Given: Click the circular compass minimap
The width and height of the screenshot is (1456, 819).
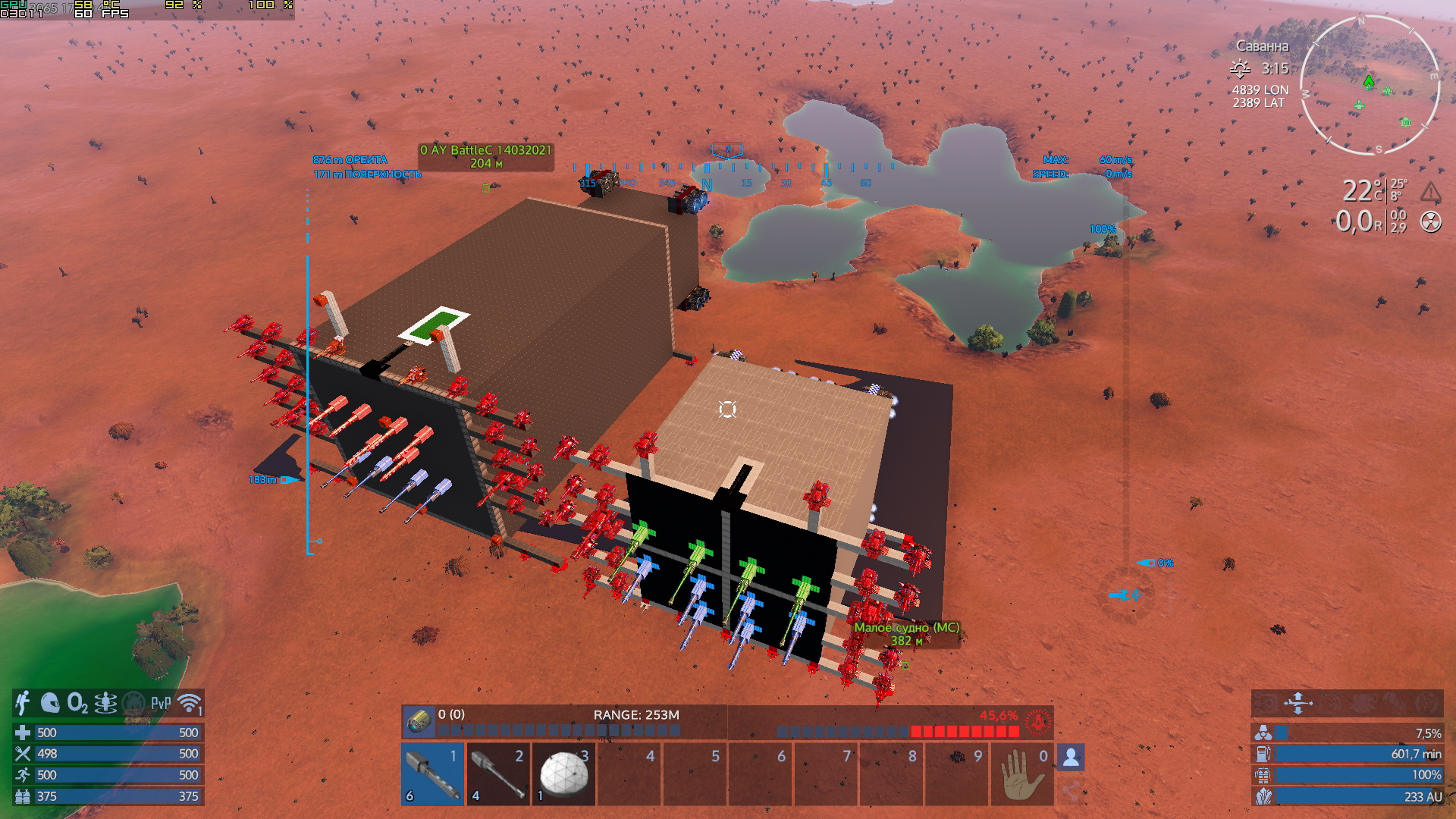Looking at the screenshot, I should 1370,85.
